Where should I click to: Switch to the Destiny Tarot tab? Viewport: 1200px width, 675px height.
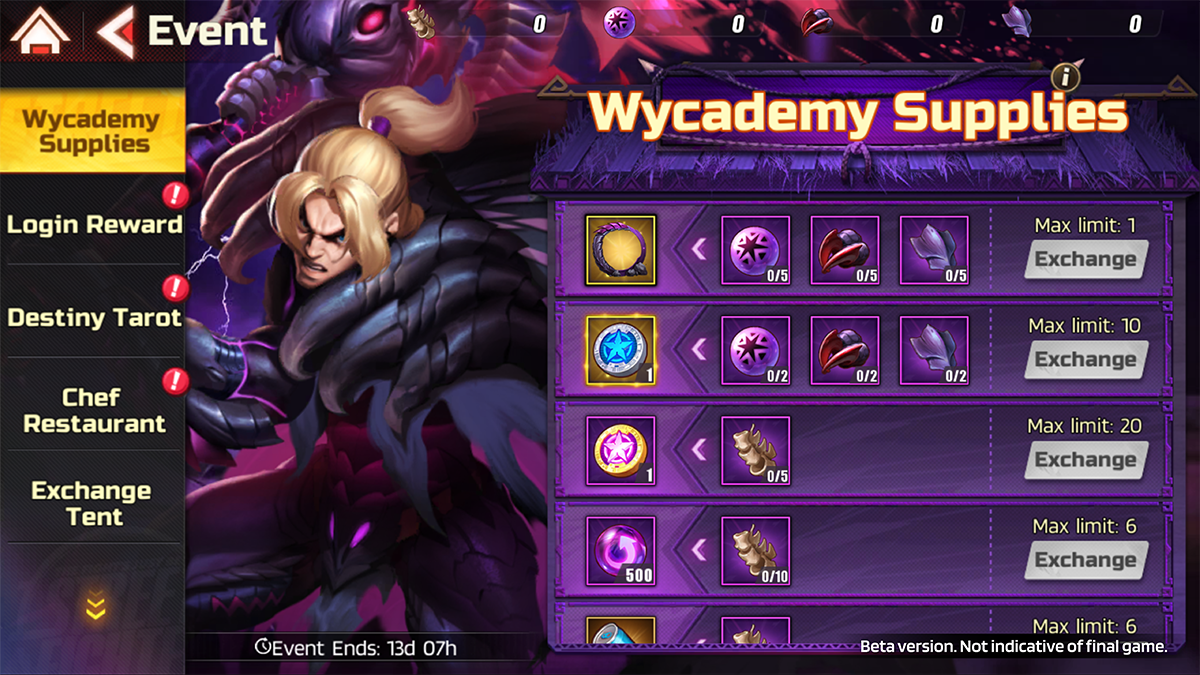pyautogui.click(x=94, y=318)
